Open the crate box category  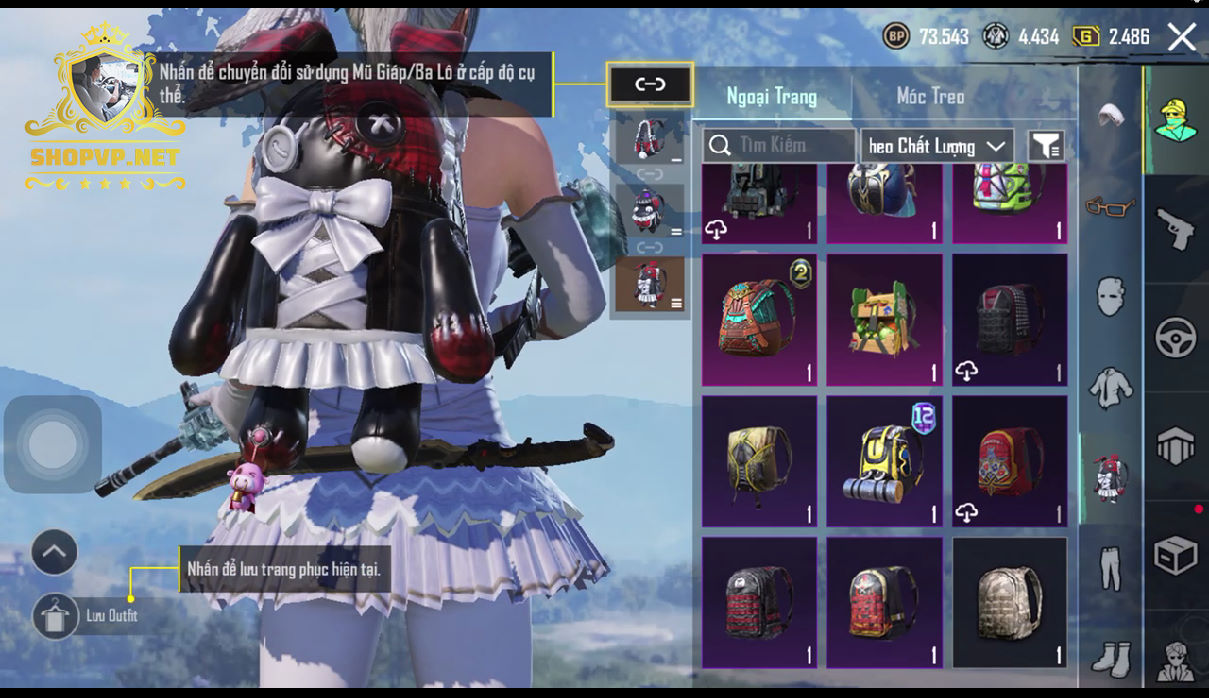(1176, 555)
